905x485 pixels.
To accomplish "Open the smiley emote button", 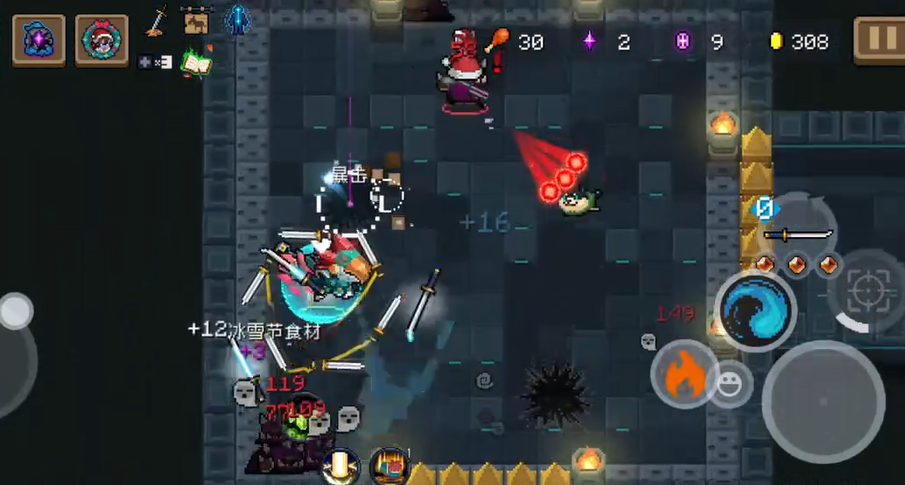I will point(731,384).
